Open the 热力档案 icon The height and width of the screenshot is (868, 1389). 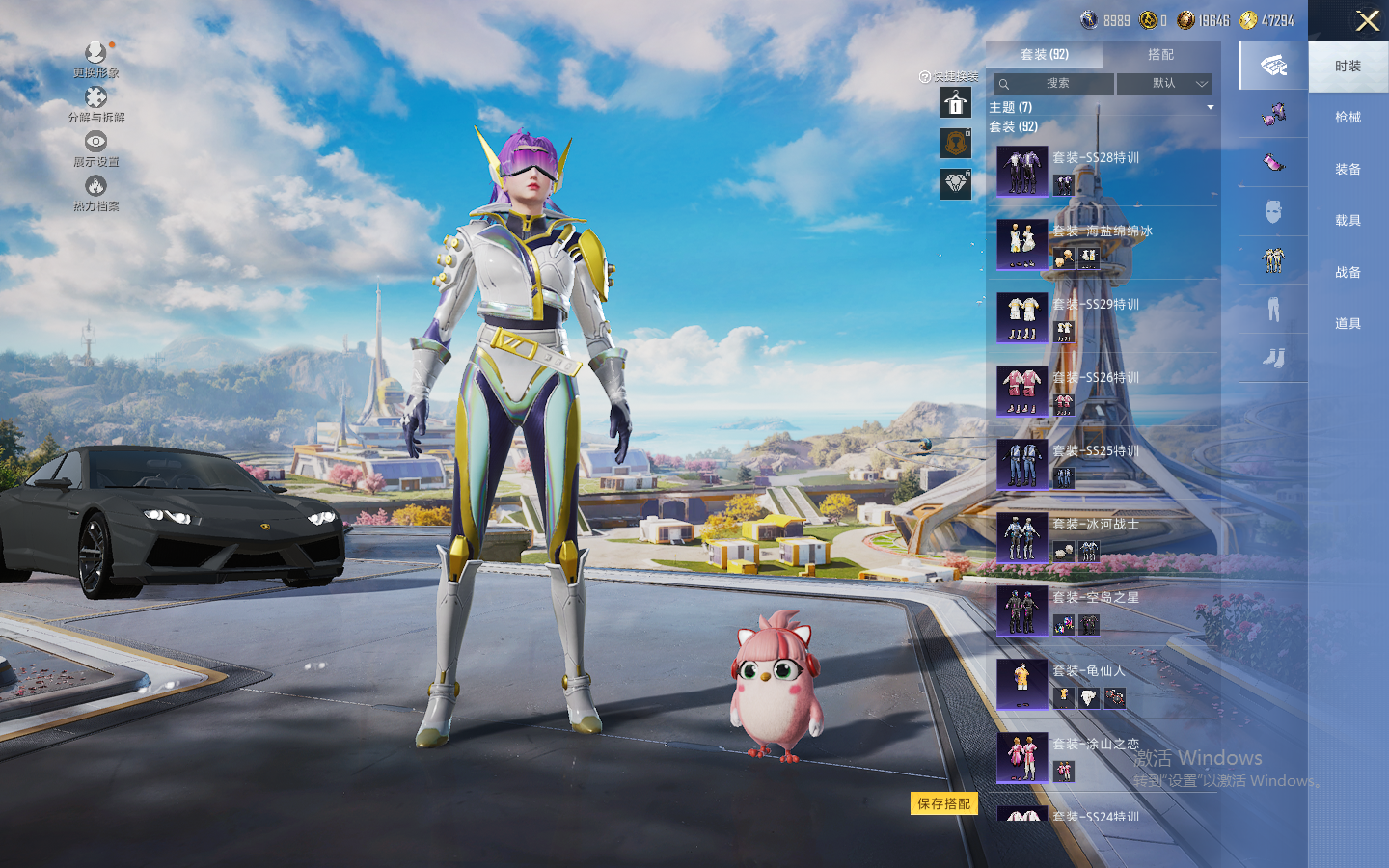click(x=95, y=187)
